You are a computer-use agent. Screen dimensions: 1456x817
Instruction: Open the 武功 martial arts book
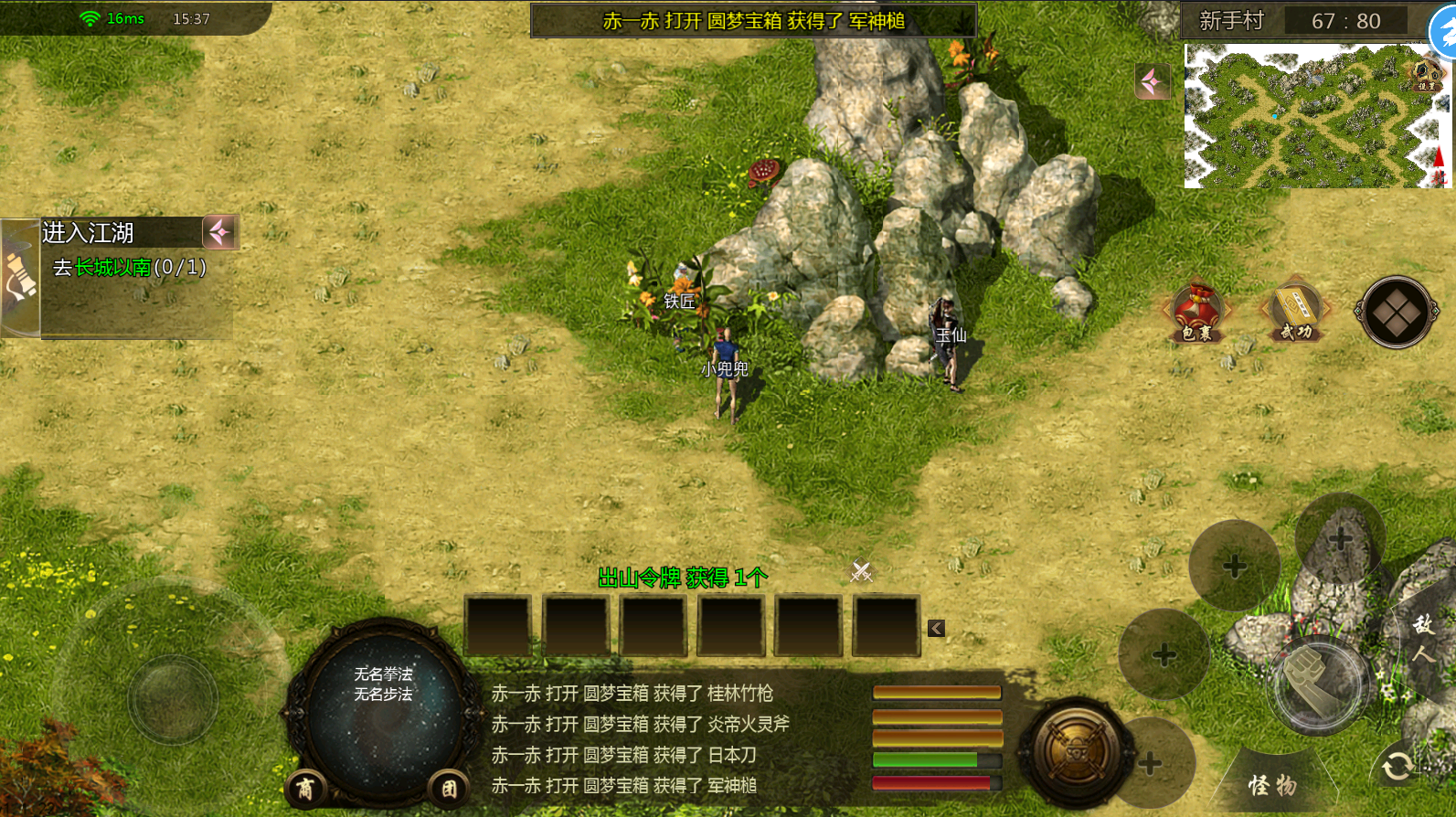(x=1295, y=313)
